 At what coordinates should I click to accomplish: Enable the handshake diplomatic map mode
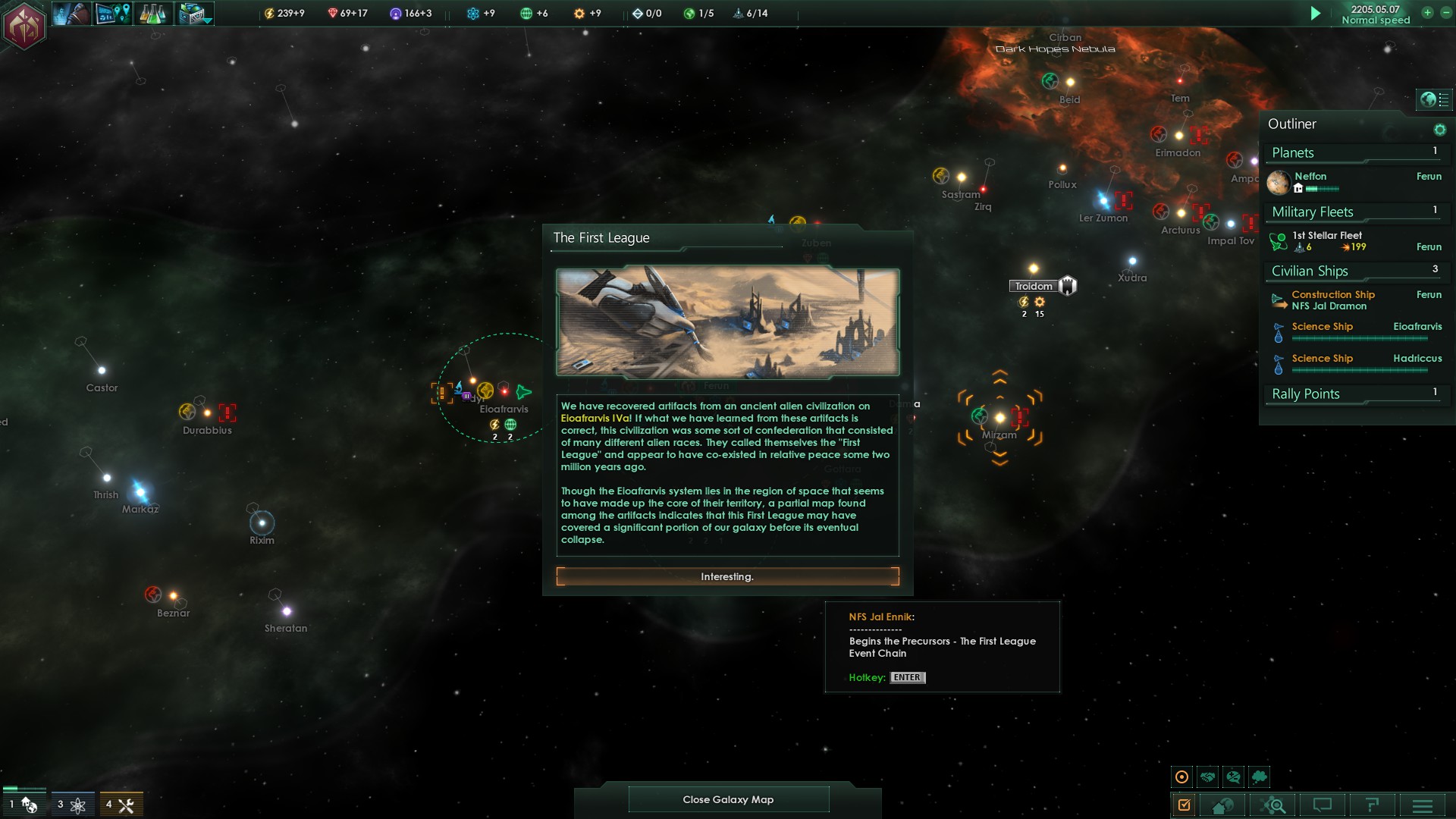click(1208, 777)
